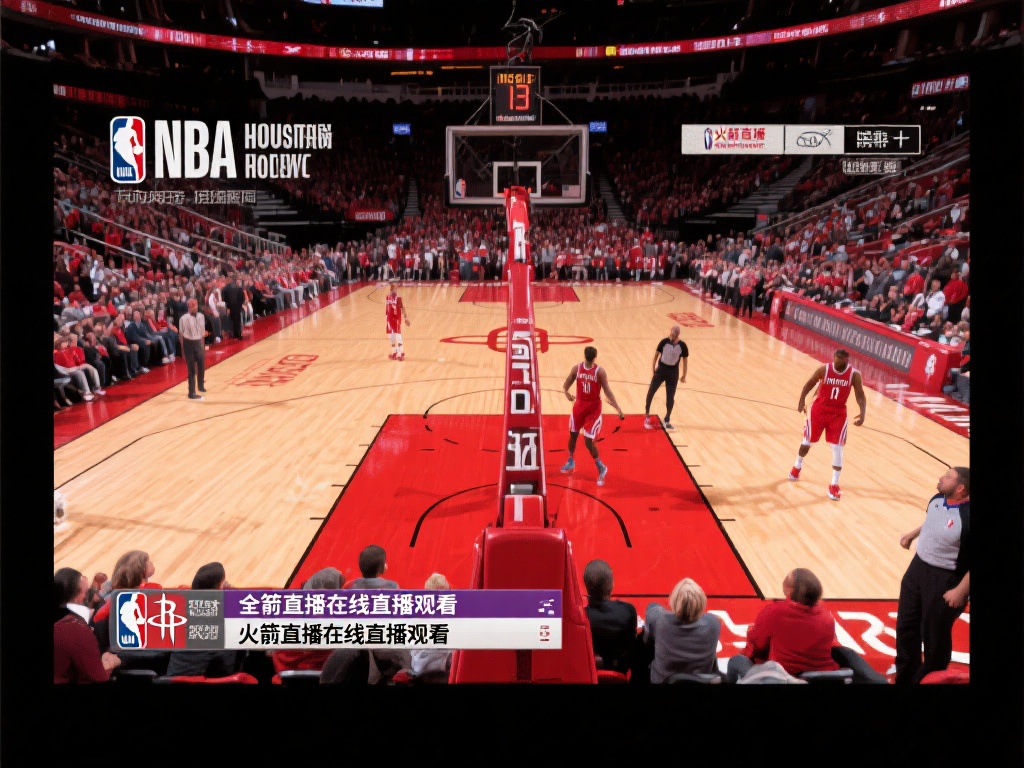
Task: Open the 火箭直播 logo banner
Action: pos(732,139)
